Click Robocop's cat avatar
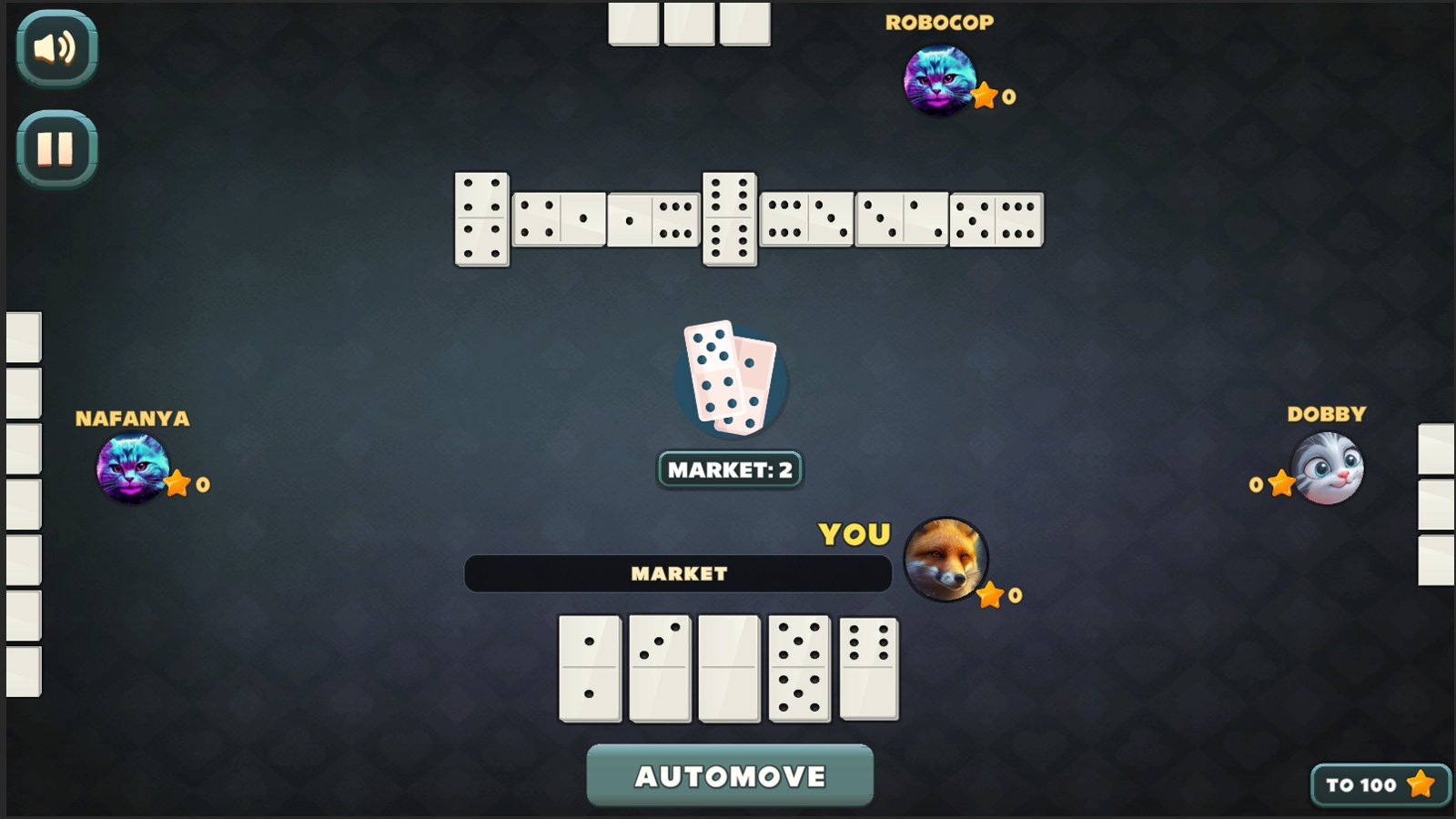Screen dimensions: 1456x819 coord(941,80)
